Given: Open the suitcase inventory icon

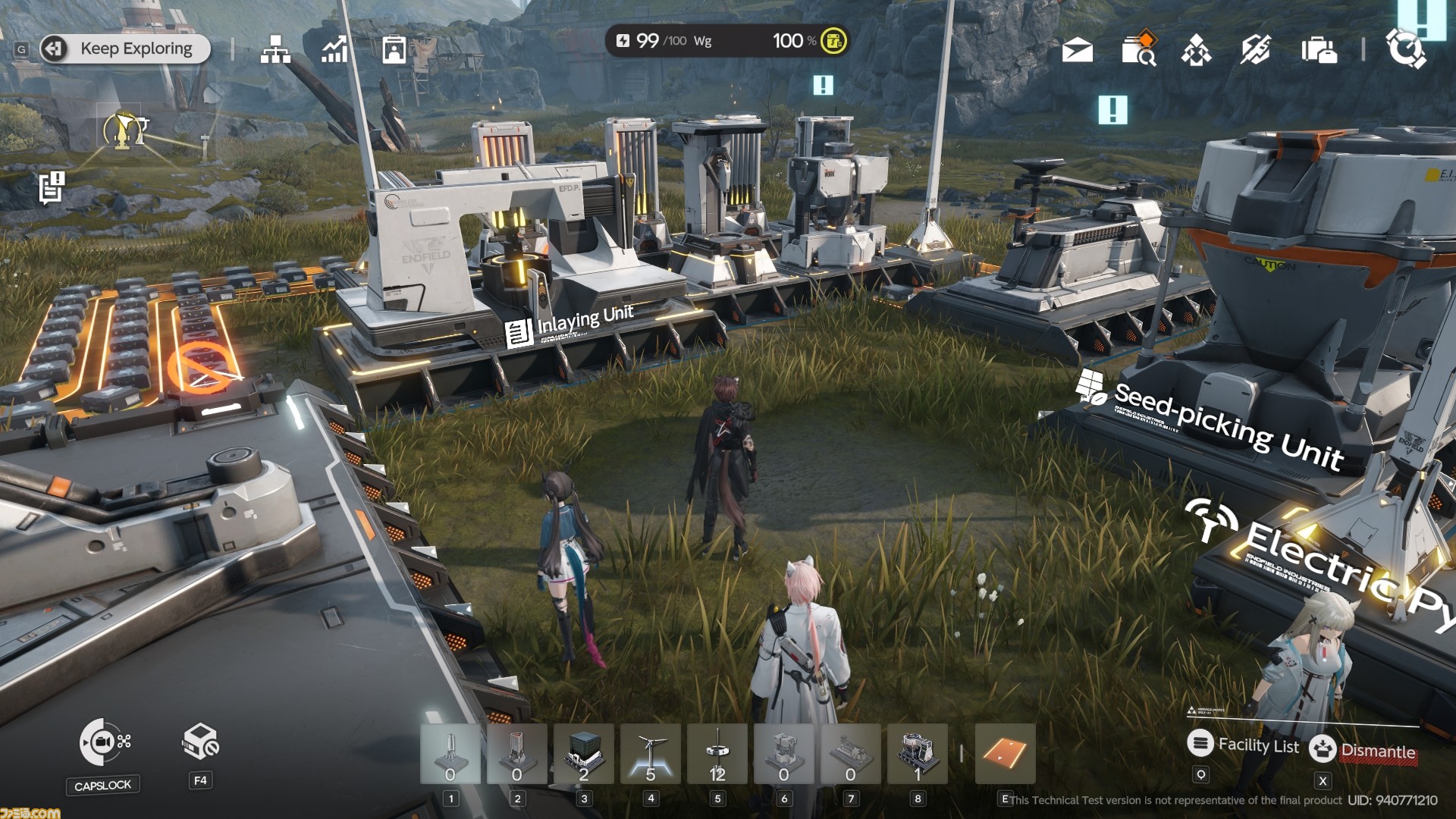Looking at the screenshot, I should click(1319, 51).
